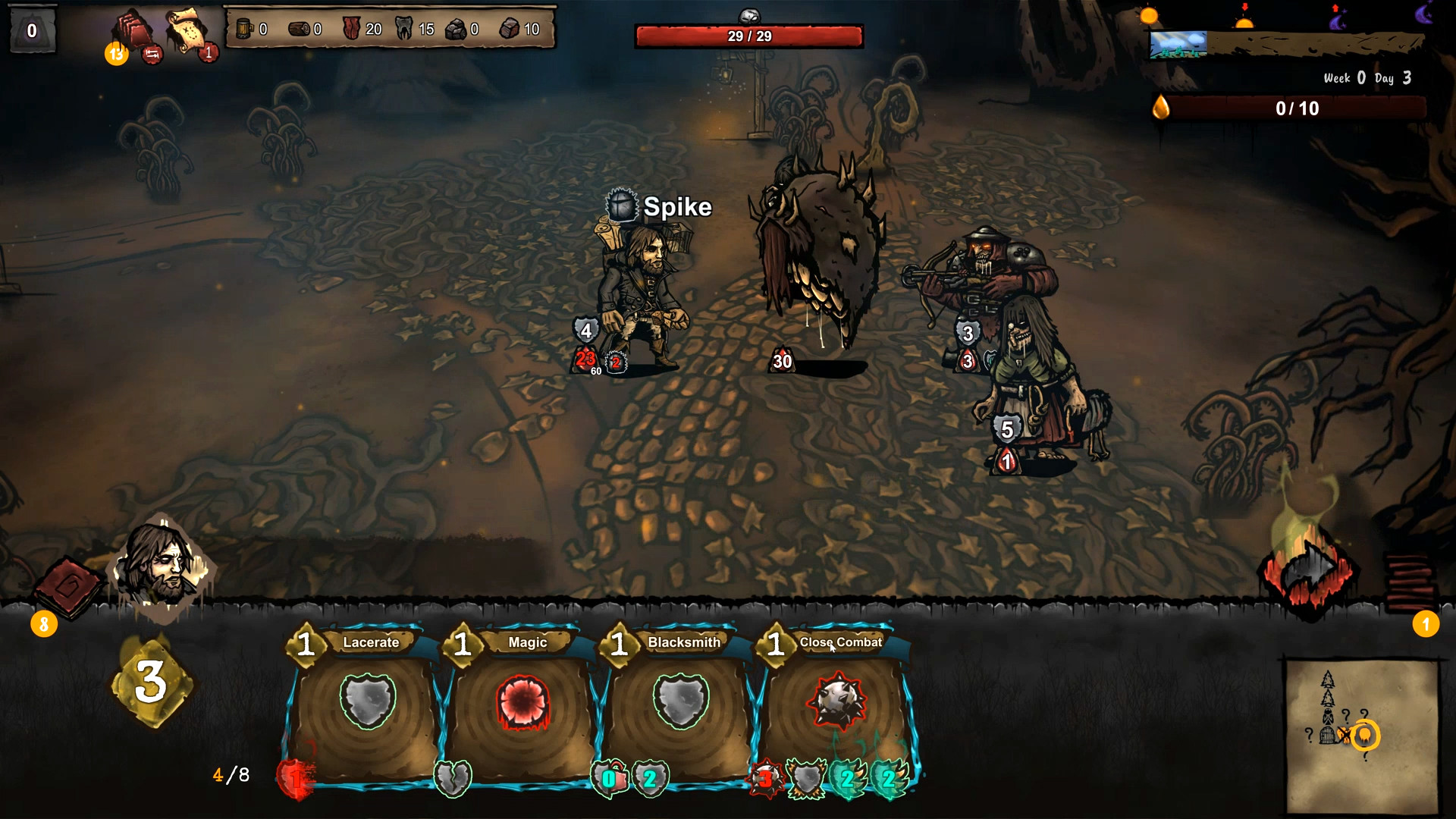Open the parchment minimap
This screenshot has height=819, width=1456.
point(1362,734)
